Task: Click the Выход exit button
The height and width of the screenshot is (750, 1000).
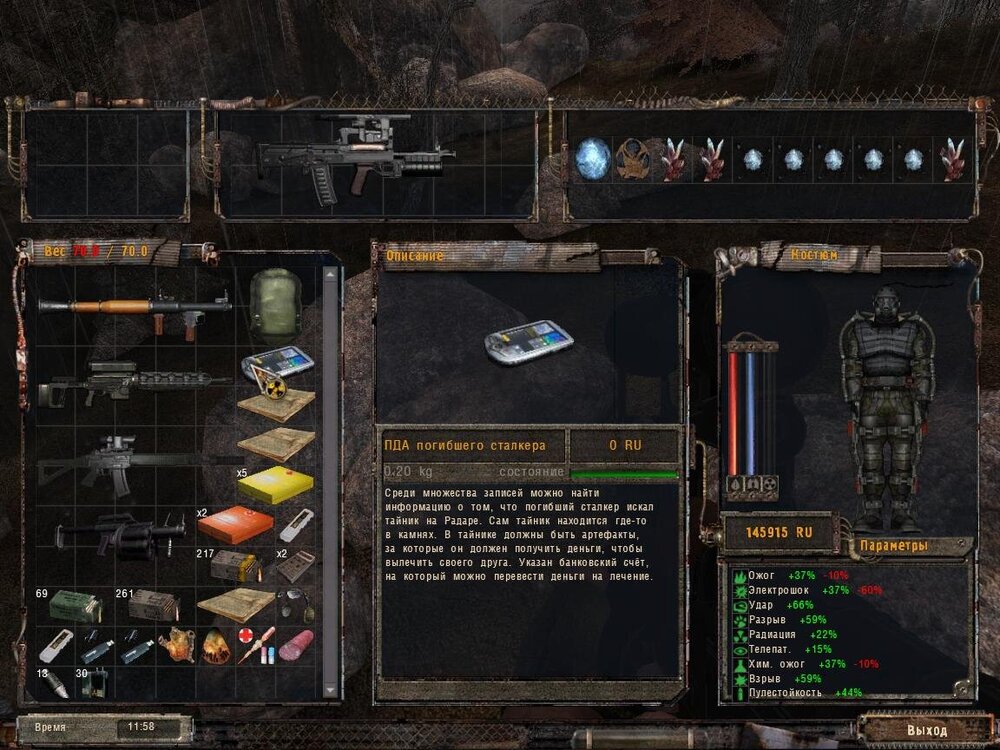Action: [x=926, y=730]
